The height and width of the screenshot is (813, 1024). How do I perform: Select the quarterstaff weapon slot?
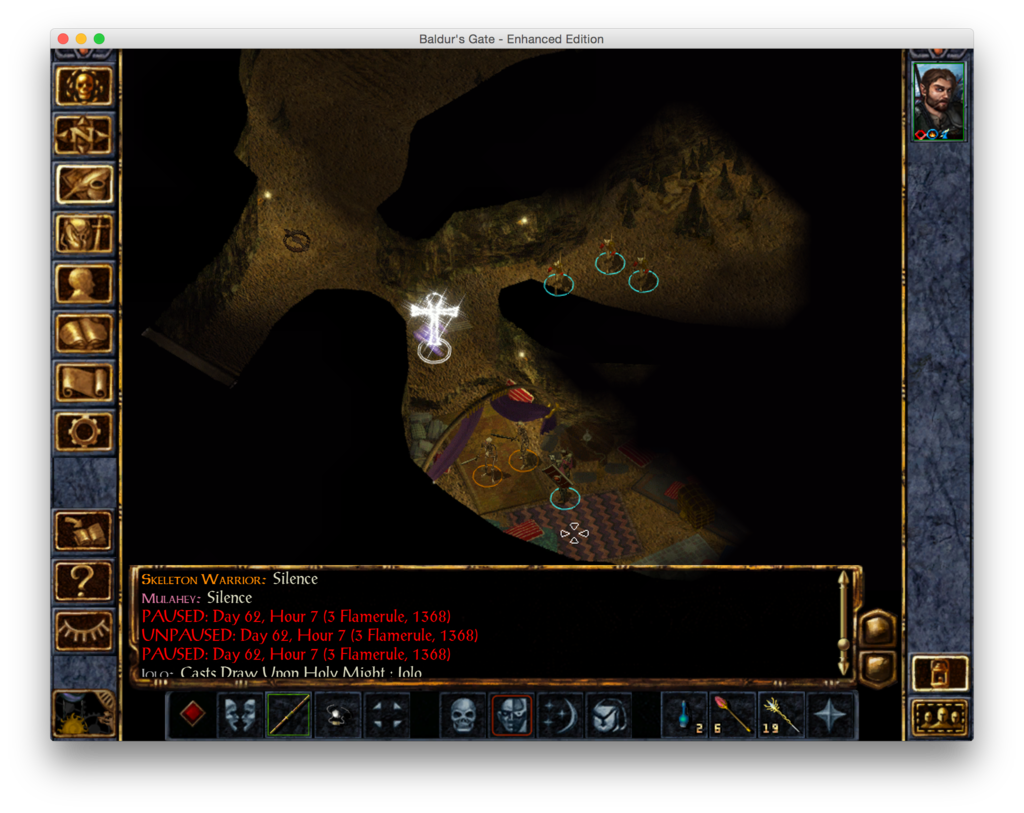pyautogui.click(x=288, y=714)
